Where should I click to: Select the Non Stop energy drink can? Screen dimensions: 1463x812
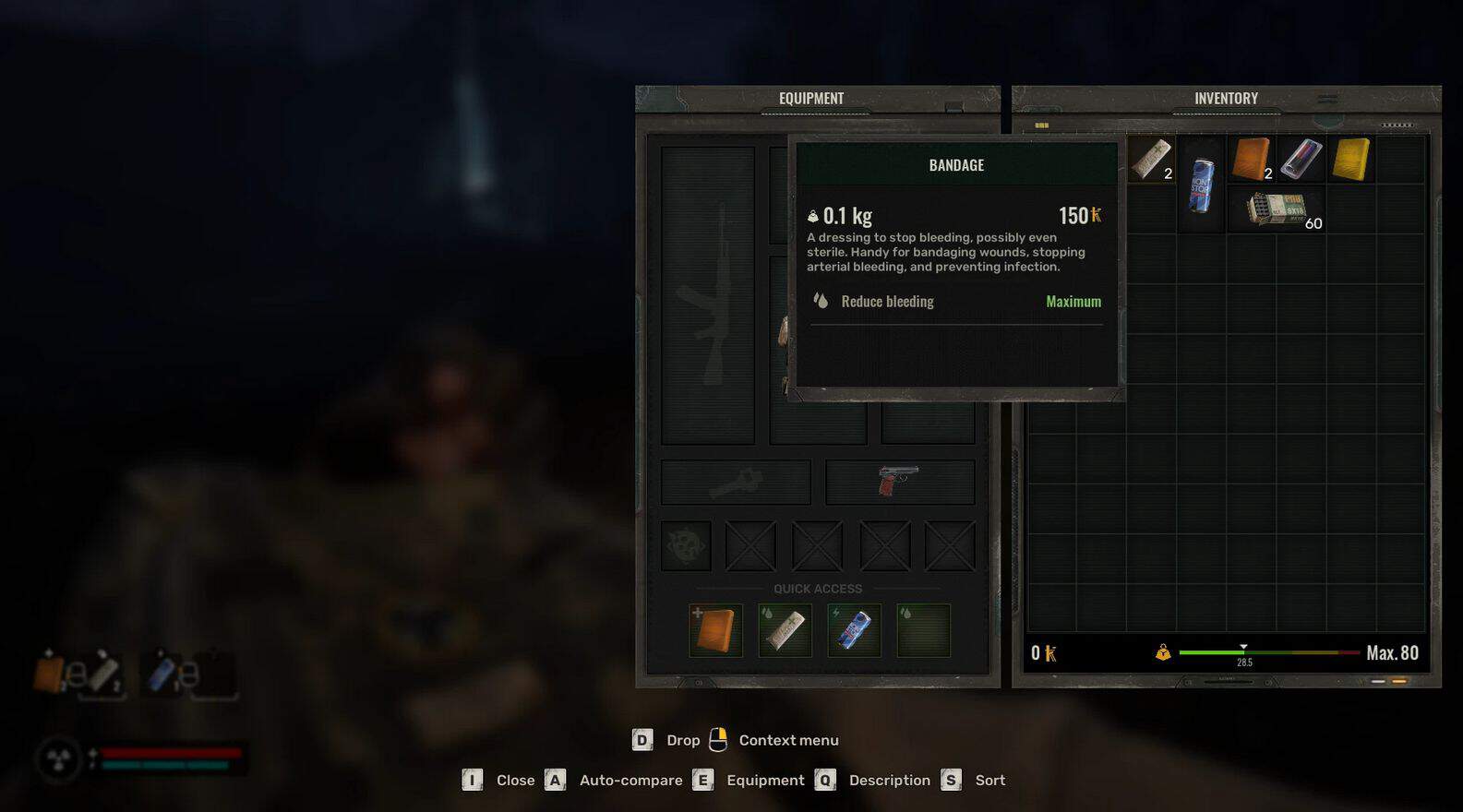(x=1201, y=185)
